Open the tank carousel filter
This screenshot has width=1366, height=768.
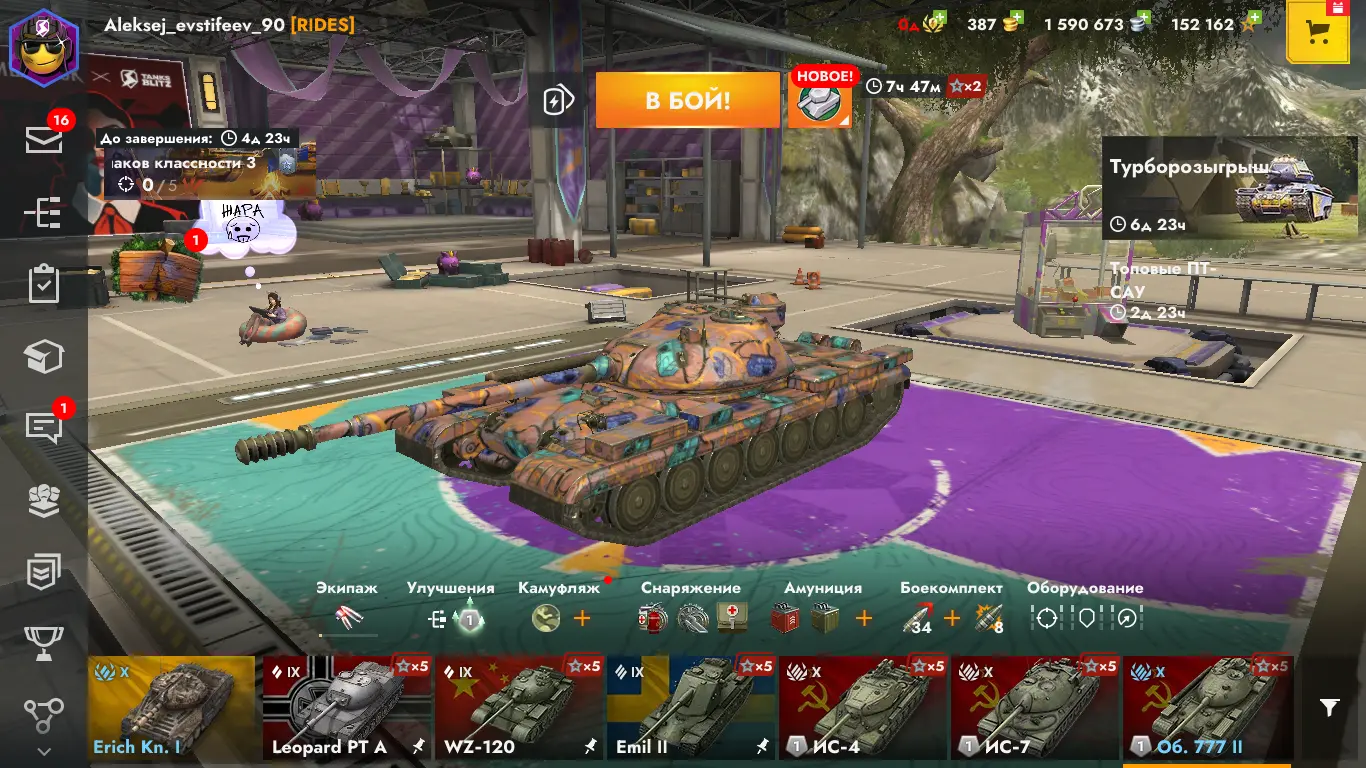1329,708
